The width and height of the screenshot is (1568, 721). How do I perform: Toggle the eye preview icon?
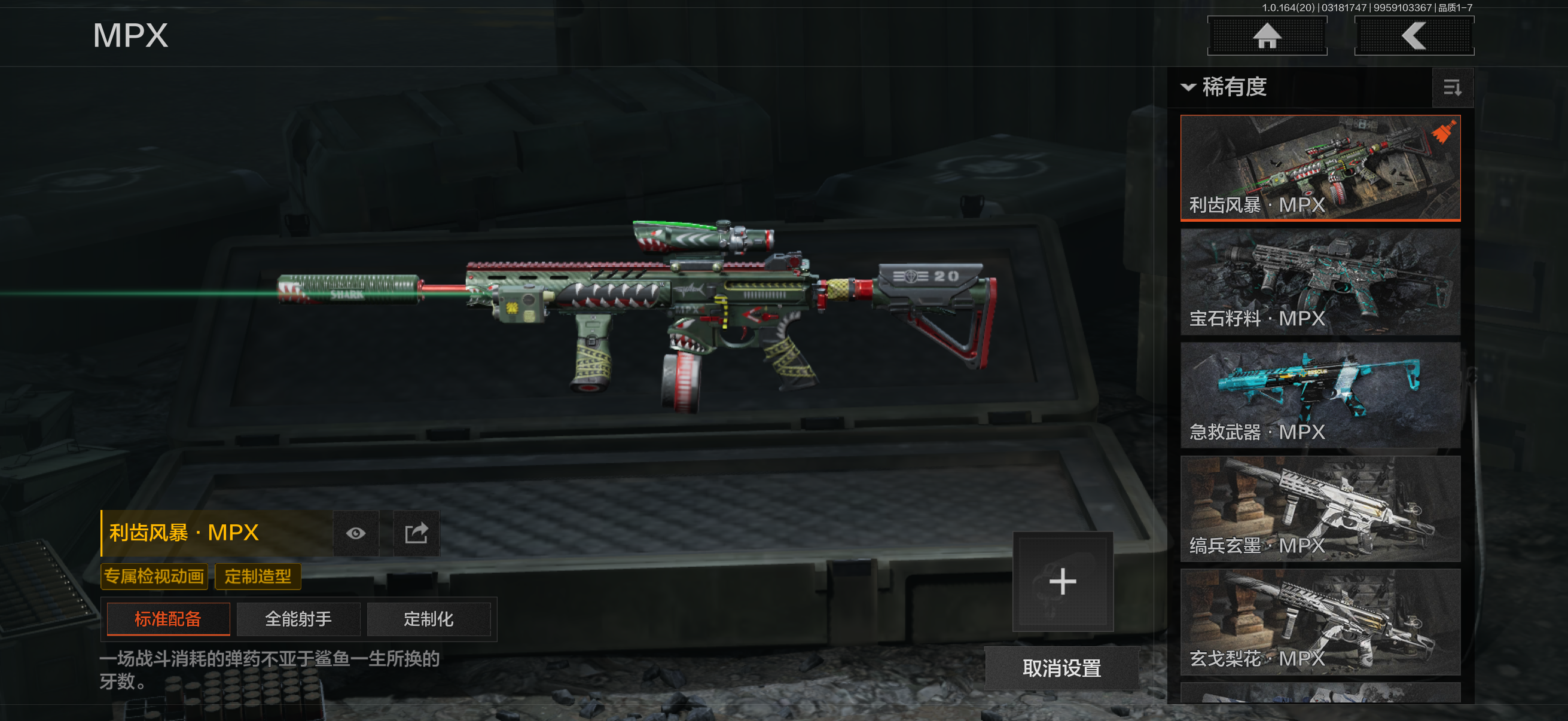(x=356, y=534)
